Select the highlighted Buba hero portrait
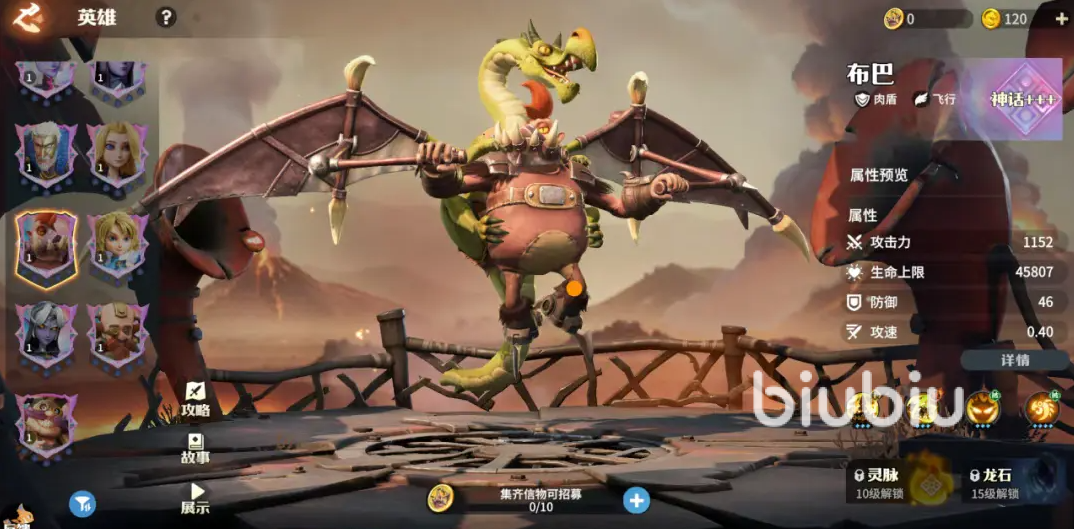This screenshot has width=1074, height=529. coord(45,246)
